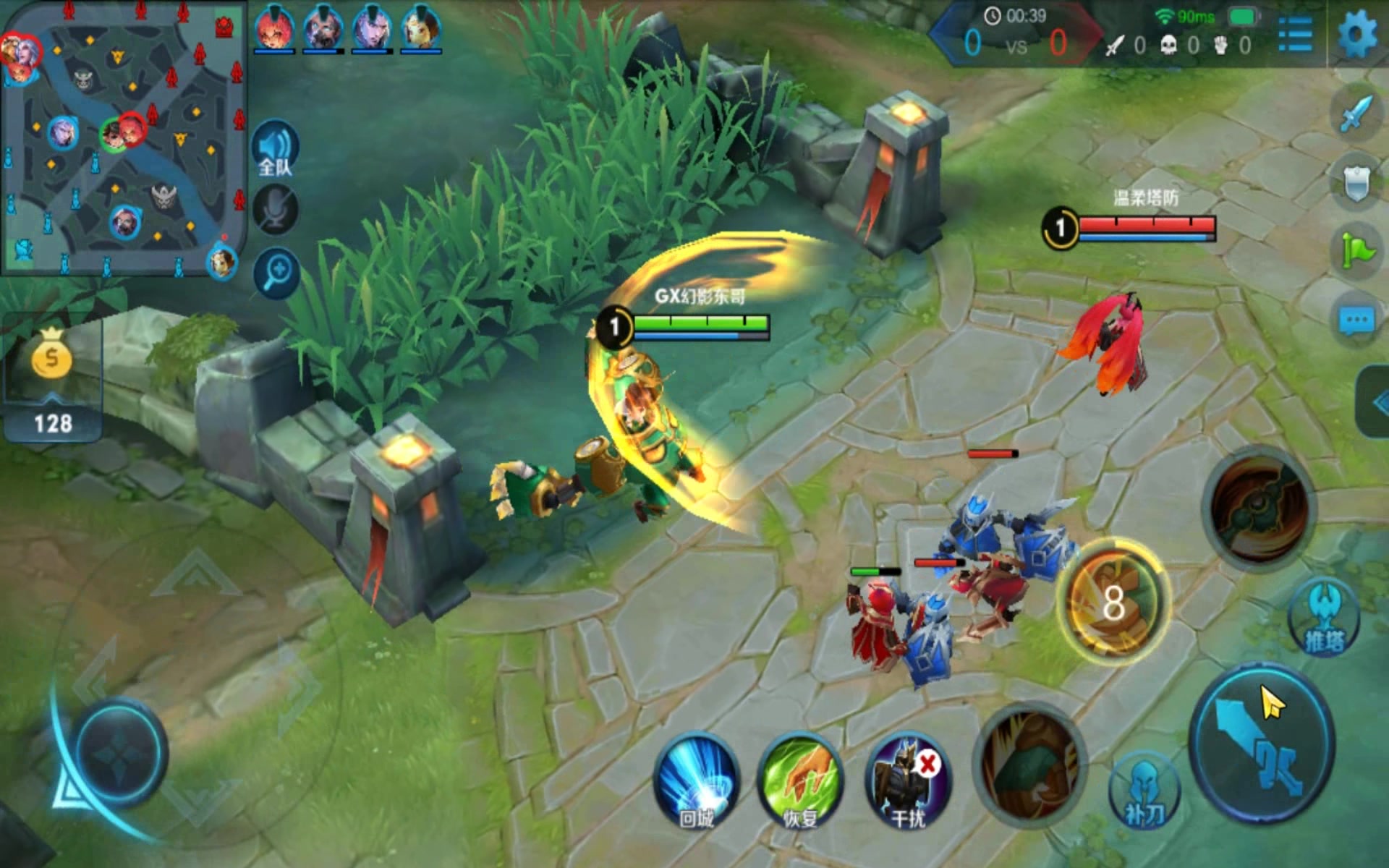The width and height of the screenshot is (1389, 868).
Task: Open the chat speech bubble
Action: (x=1356, y=320)
